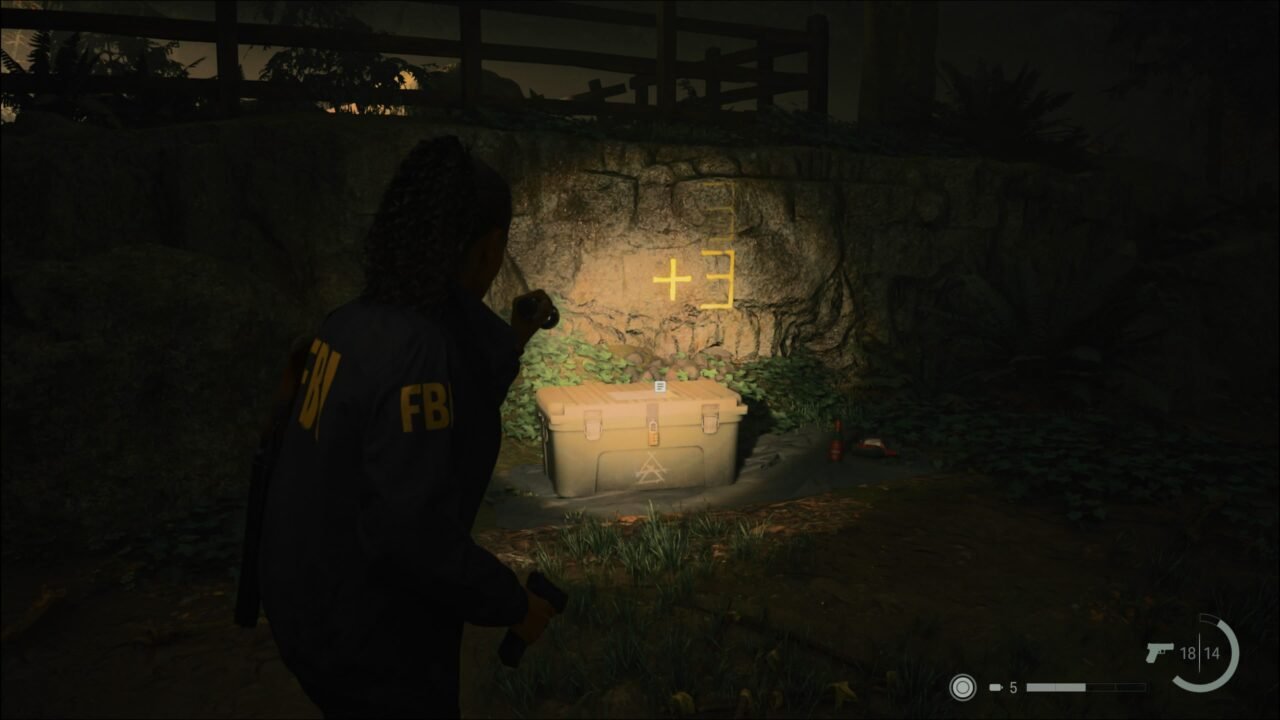1280x720 pixels.
Task: Select the pistol icon in the HUD
Action: point(1160,652)
